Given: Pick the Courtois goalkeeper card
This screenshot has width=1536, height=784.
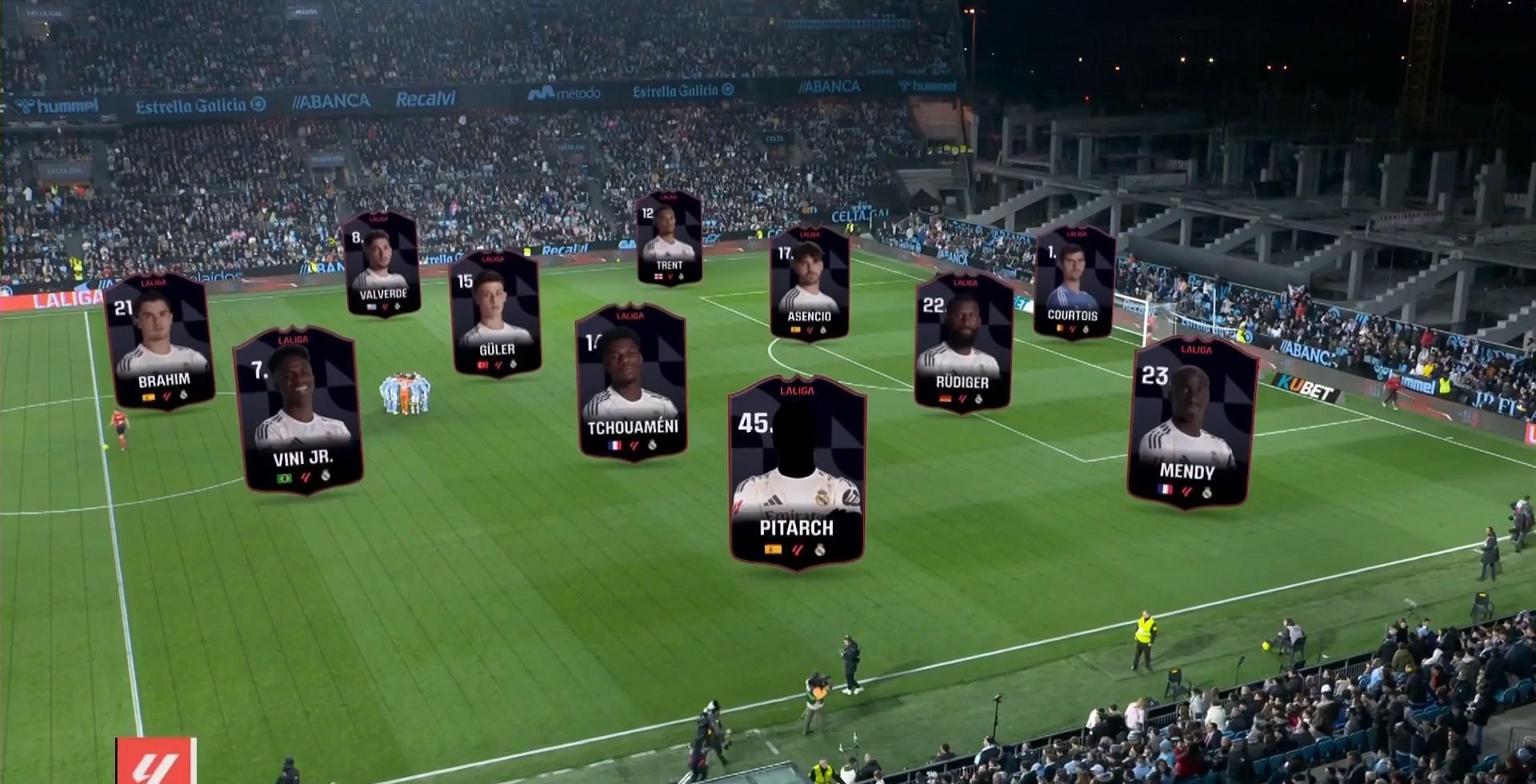Looking at the screenshot, I should pyautogui.click(x=1074, y=281).
